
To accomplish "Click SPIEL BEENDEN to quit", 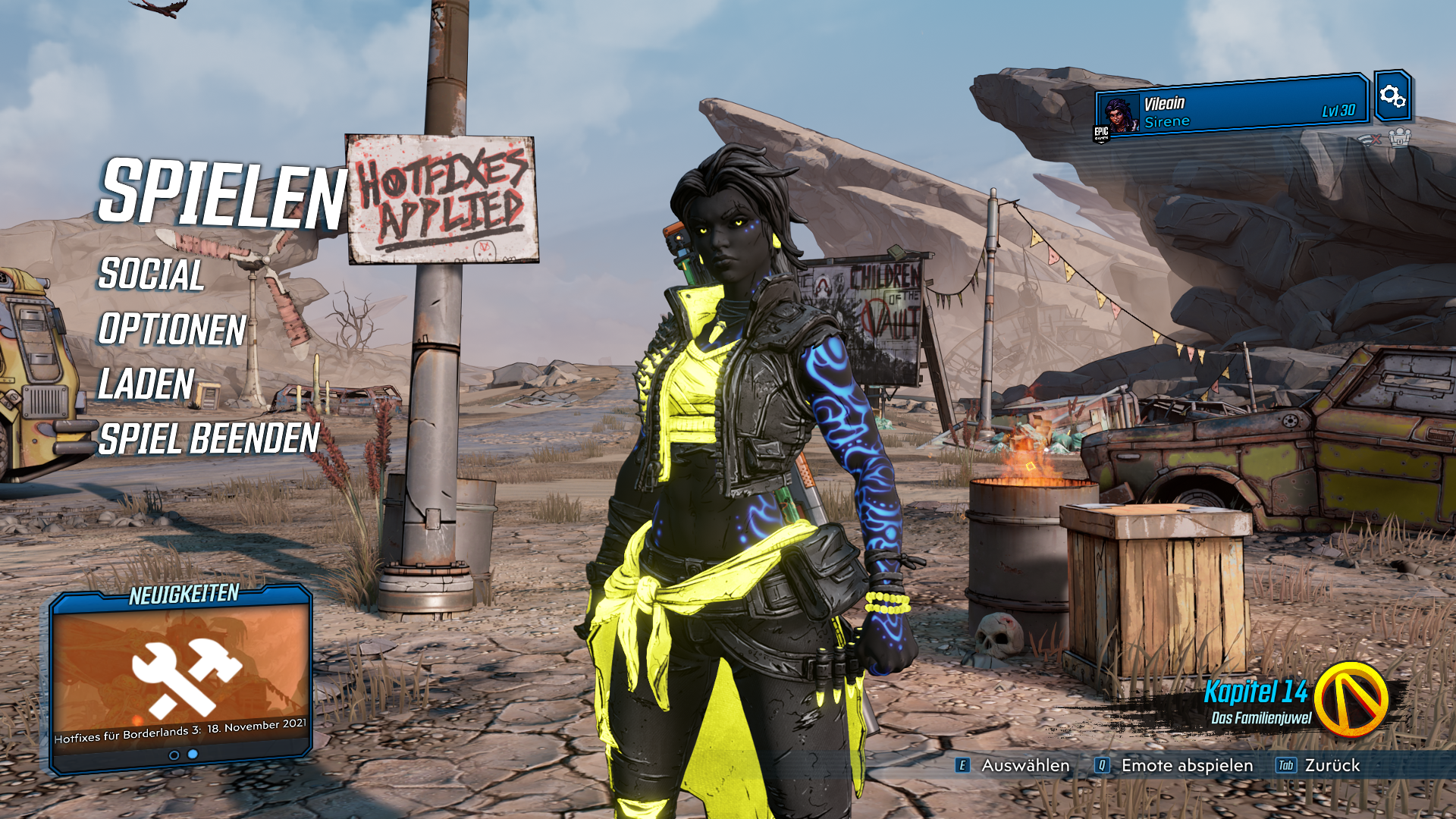I will point(209,439).
